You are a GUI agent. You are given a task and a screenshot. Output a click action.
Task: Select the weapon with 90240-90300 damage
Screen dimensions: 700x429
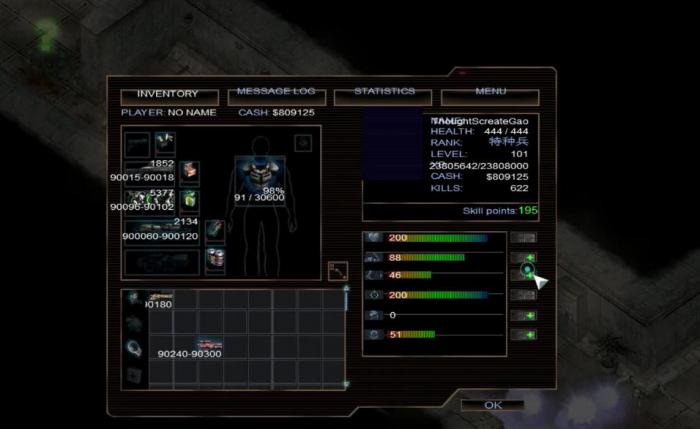pyautogui.click(x=209, y=346)
